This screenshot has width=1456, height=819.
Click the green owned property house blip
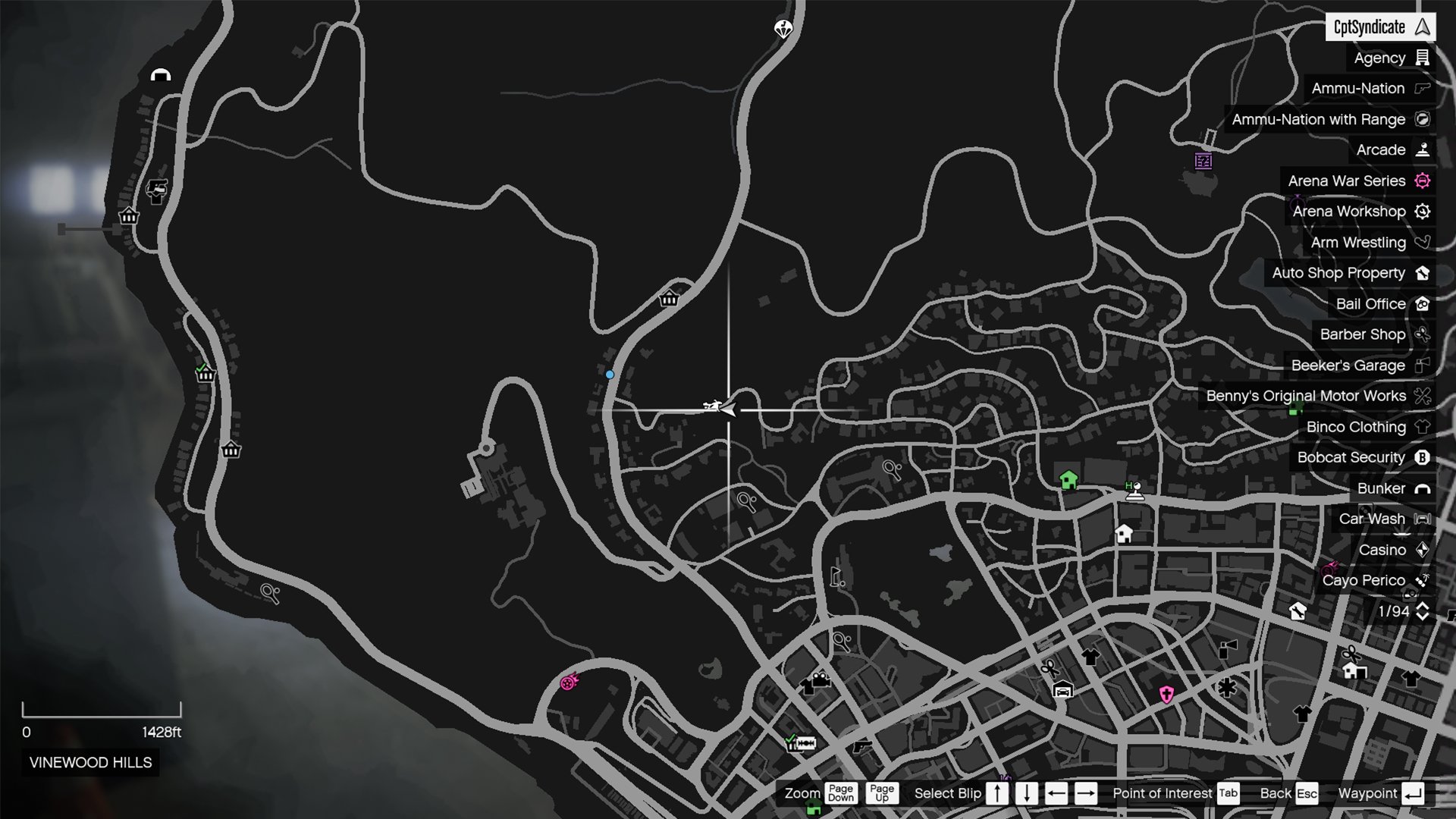(1068, 480)
